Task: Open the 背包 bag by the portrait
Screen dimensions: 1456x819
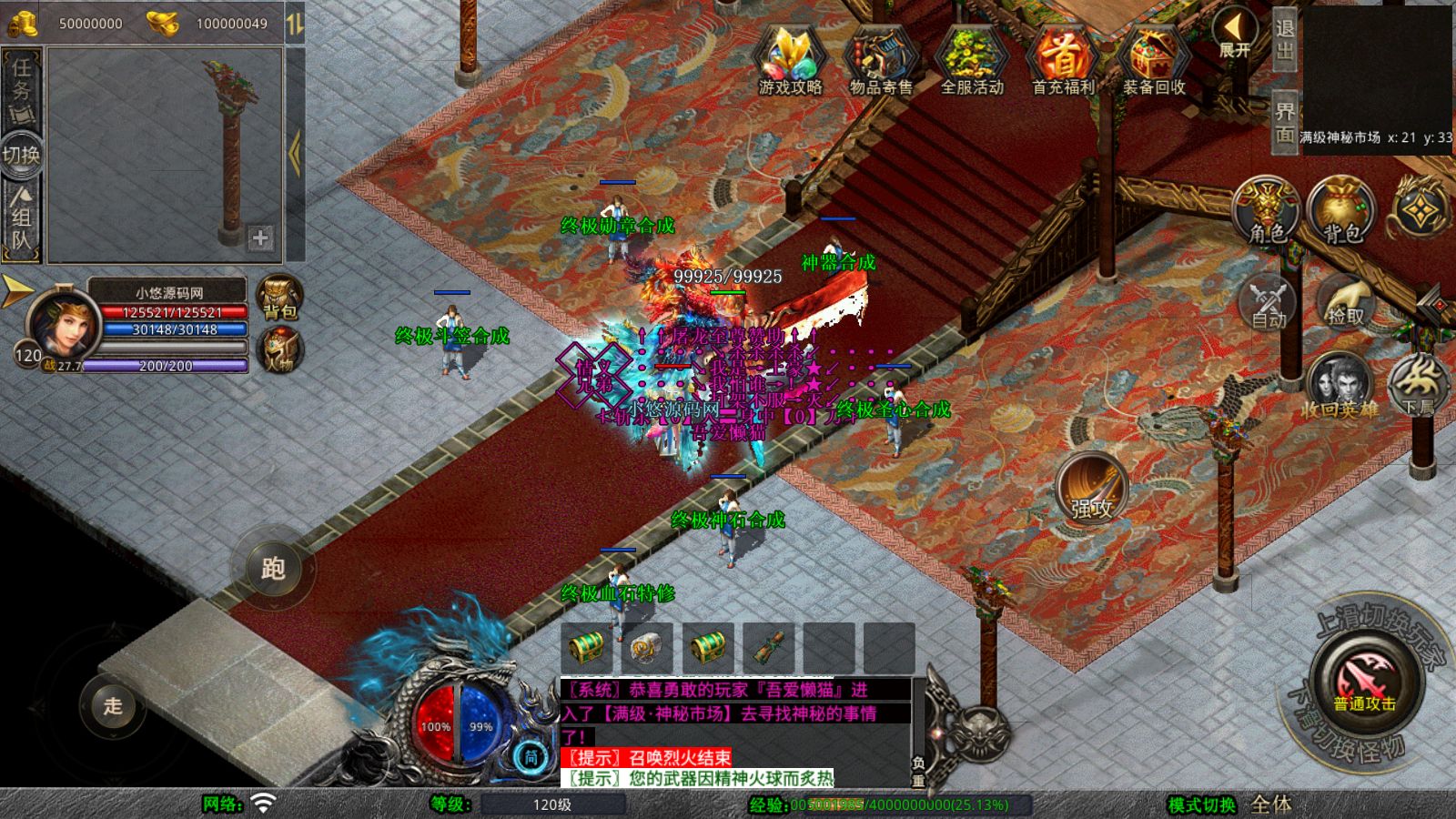Action: coord(280,297)
